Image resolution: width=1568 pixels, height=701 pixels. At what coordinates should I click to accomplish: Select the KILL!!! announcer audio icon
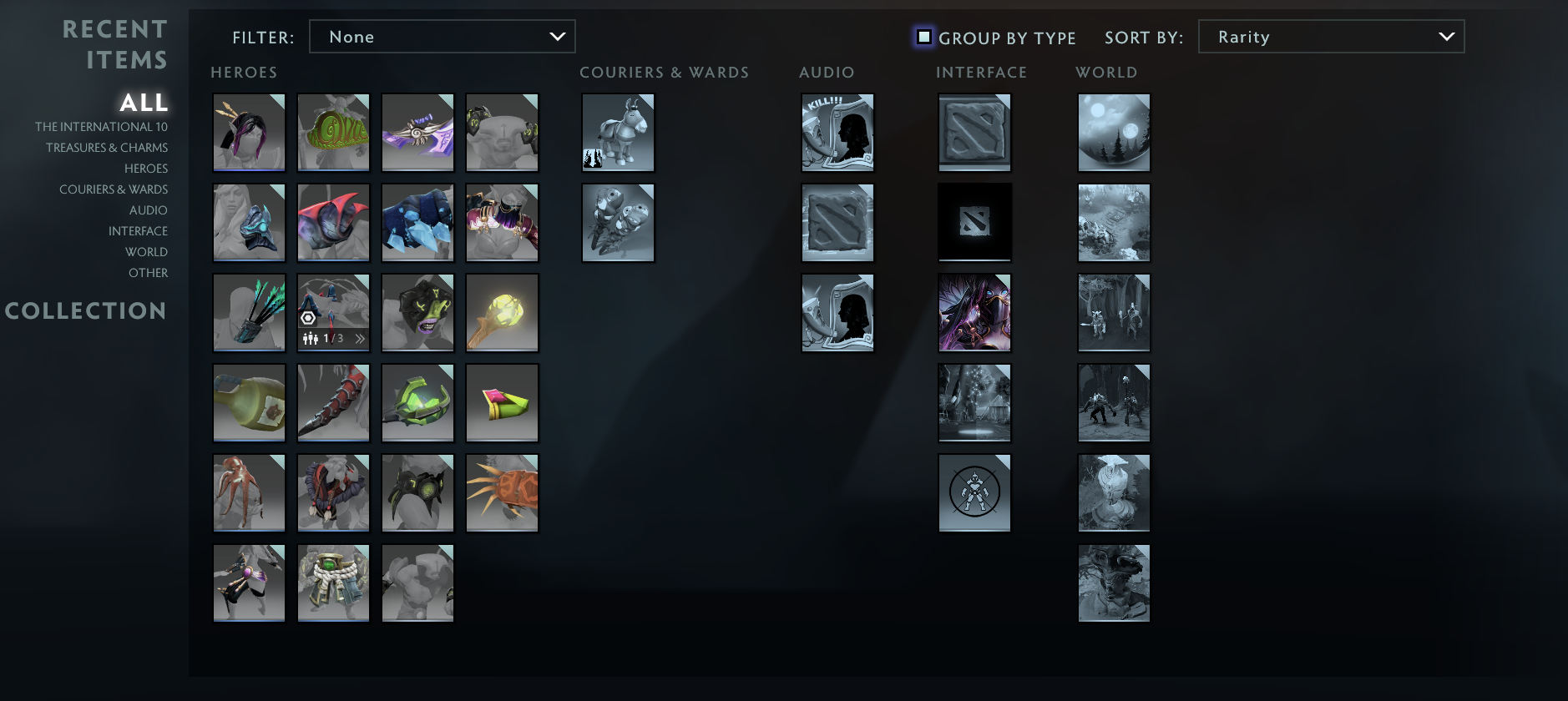(837, 132)
